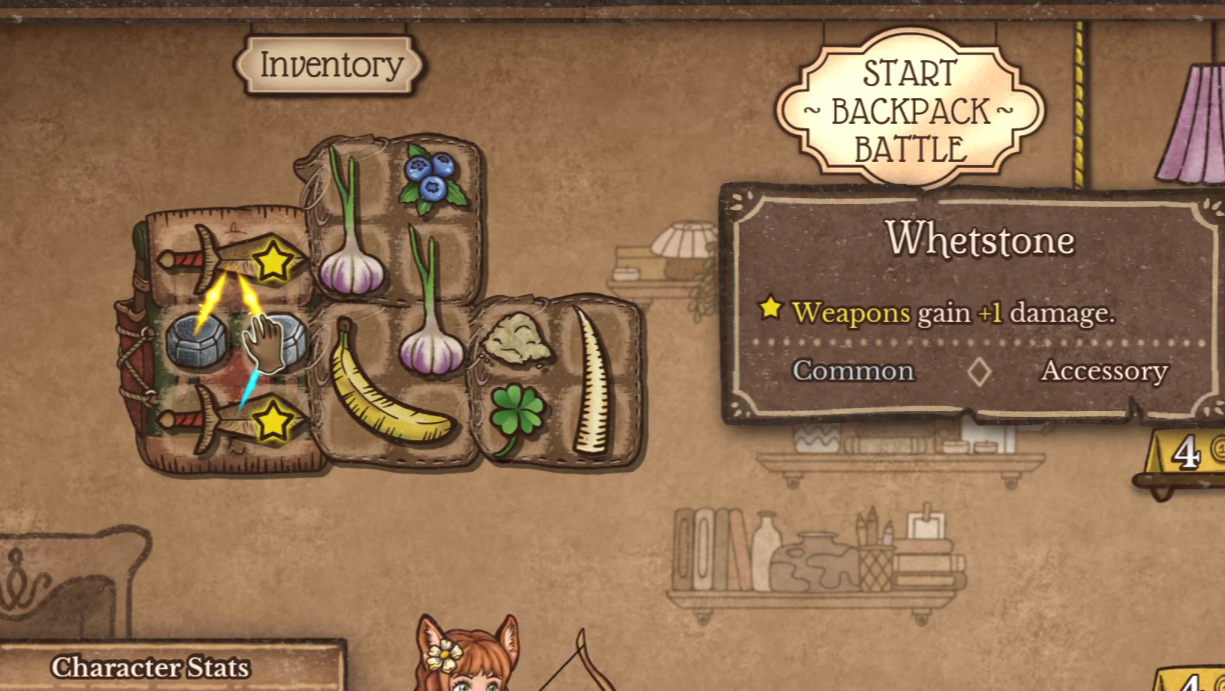Start the Backpack Battle
The image size is (1225, 691).
coord(910,109)
